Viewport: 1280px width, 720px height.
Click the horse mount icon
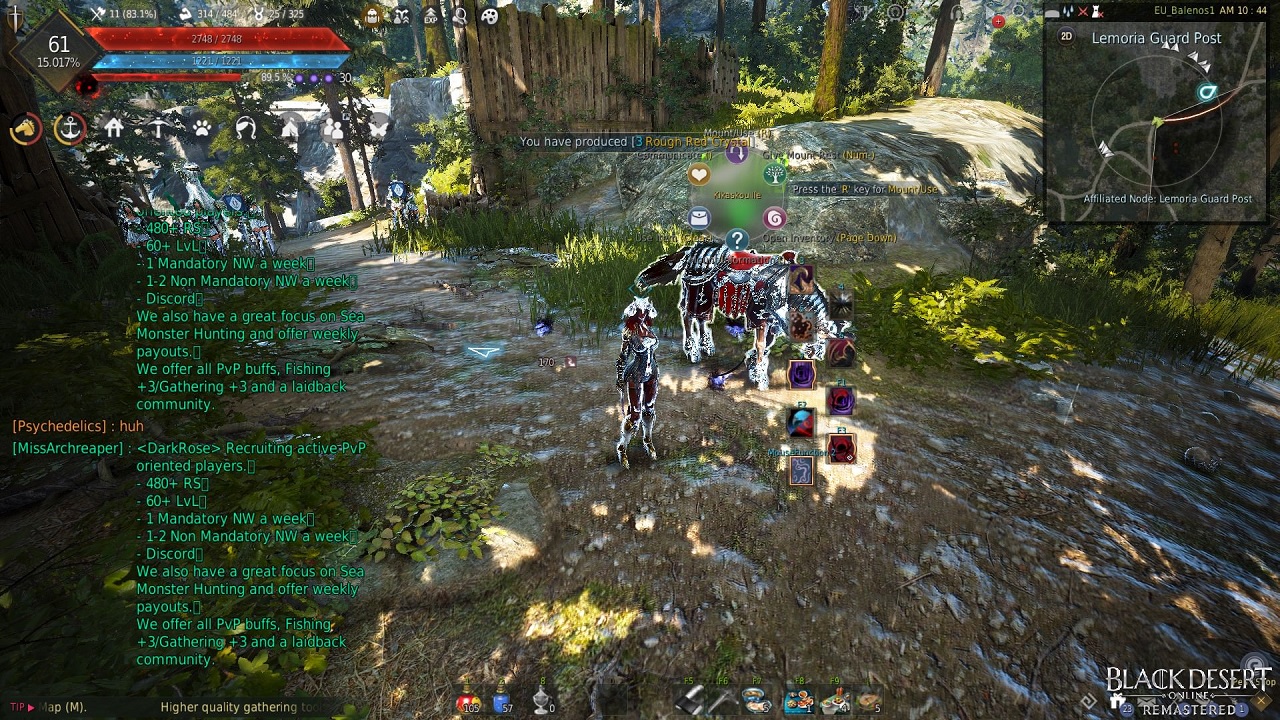click(25, 129)
